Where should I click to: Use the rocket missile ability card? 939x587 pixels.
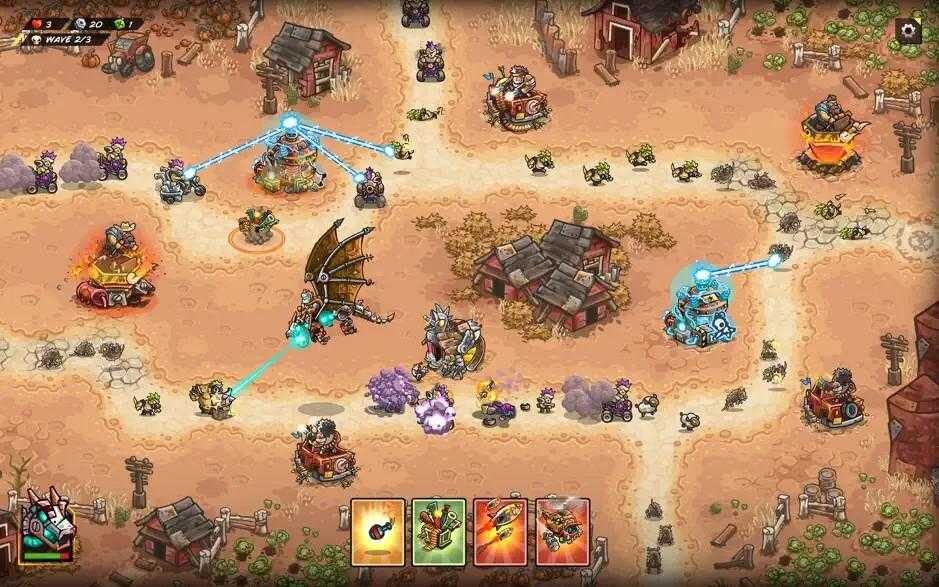[500, 532]
